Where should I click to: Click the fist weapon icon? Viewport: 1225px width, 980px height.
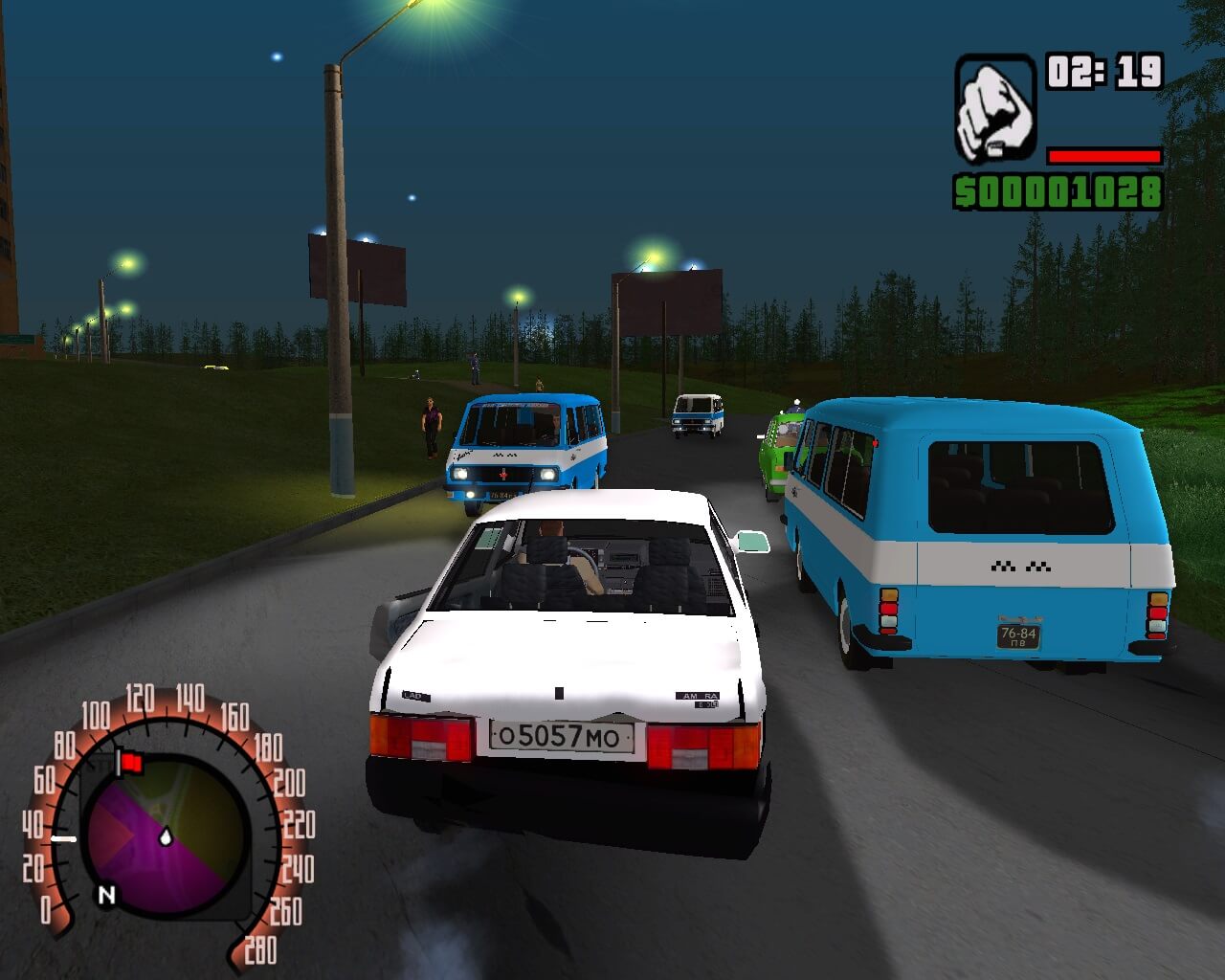994,107
